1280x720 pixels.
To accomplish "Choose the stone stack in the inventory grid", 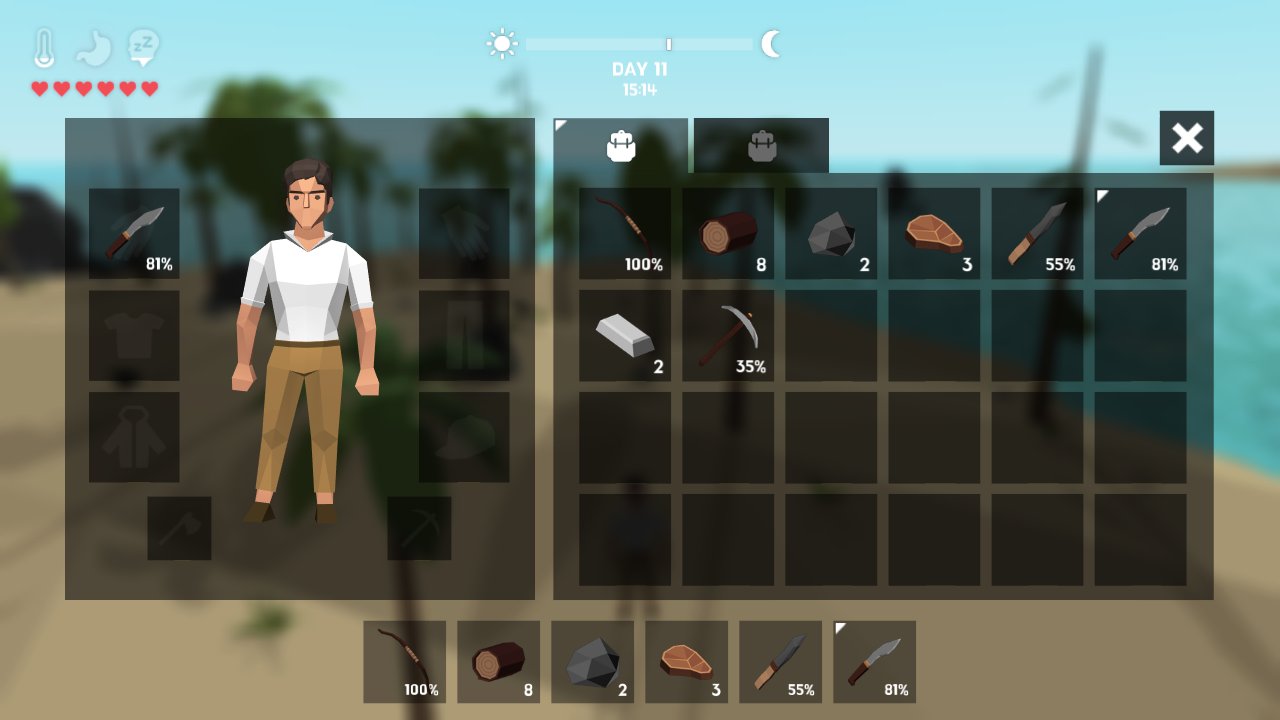I will 831,234.
